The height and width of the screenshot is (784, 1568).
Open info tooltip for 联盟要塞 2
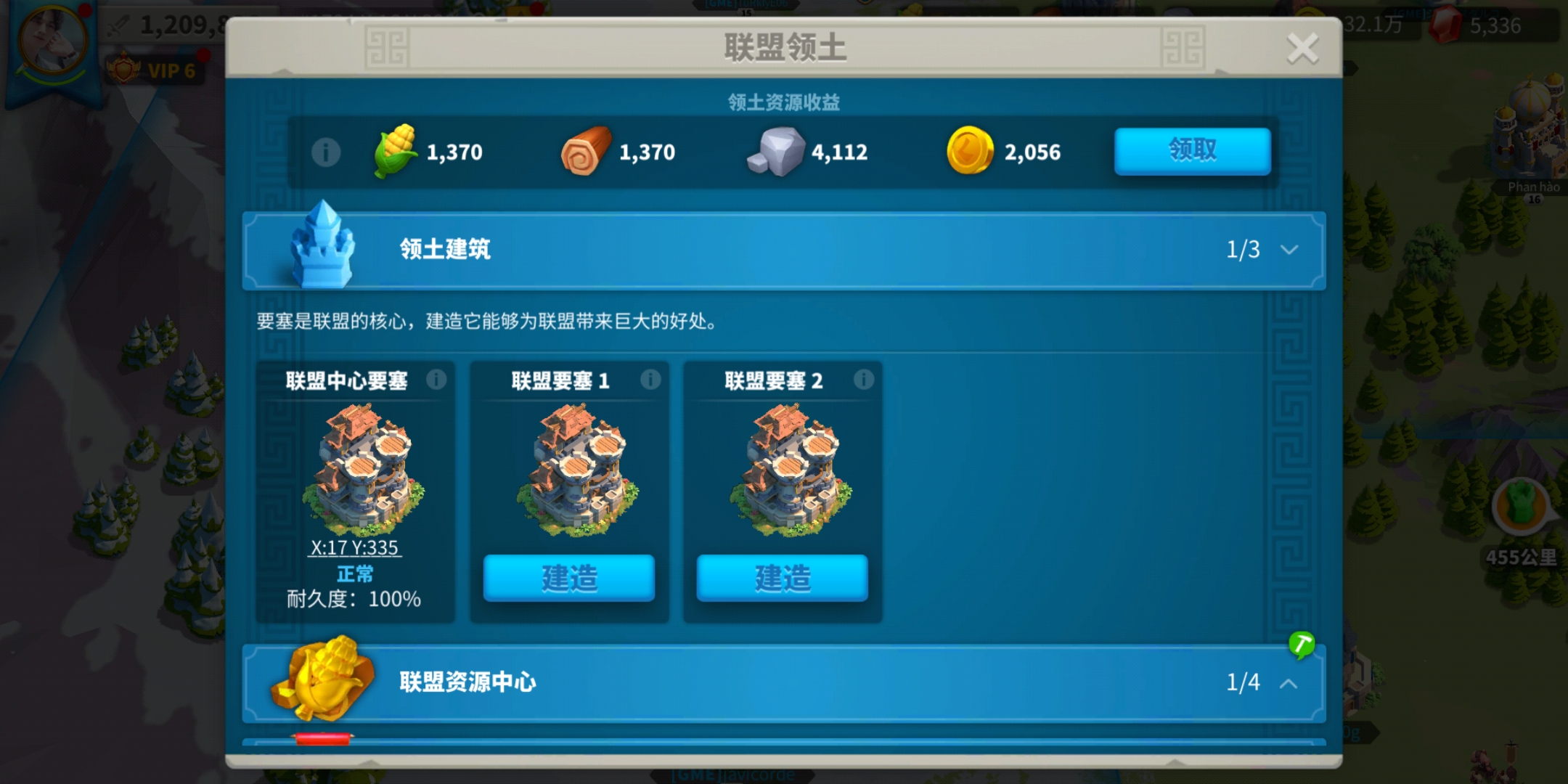point(863,379)
